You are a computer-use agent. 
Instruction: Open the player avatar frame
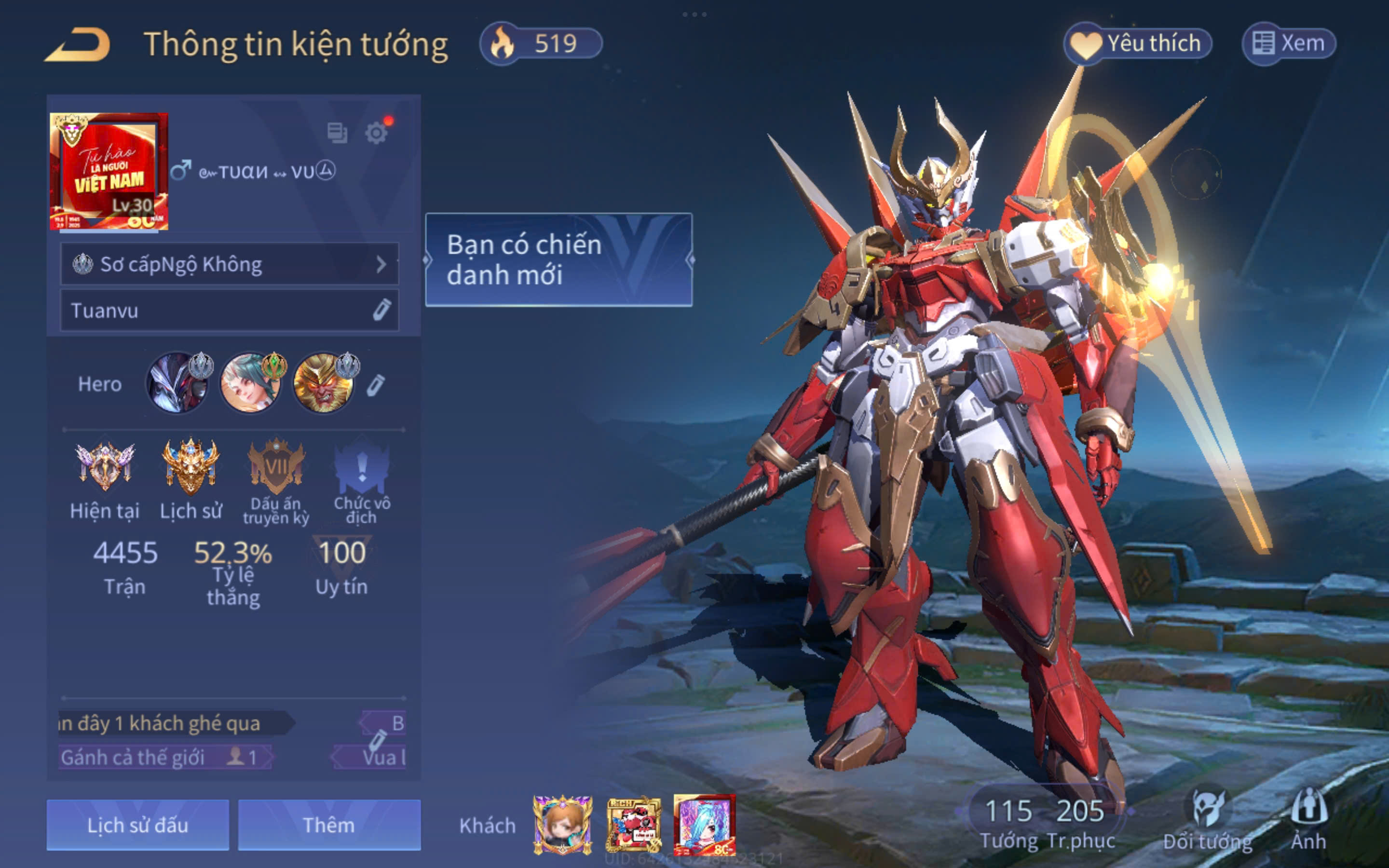[x=109, y=171]
